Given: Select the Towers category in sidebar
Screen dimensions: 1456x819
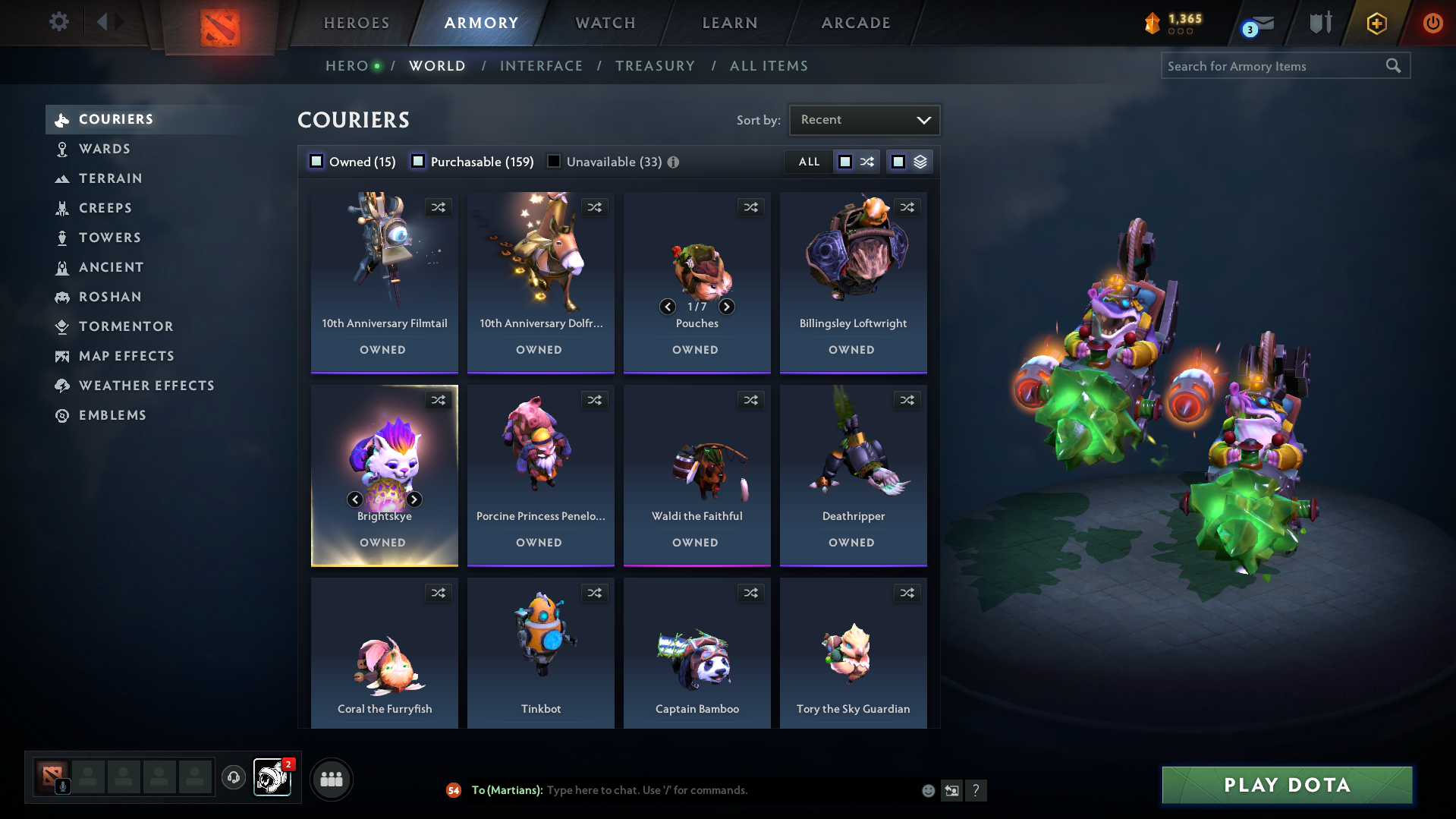Looking at the screenshot, I should (109, 238).
